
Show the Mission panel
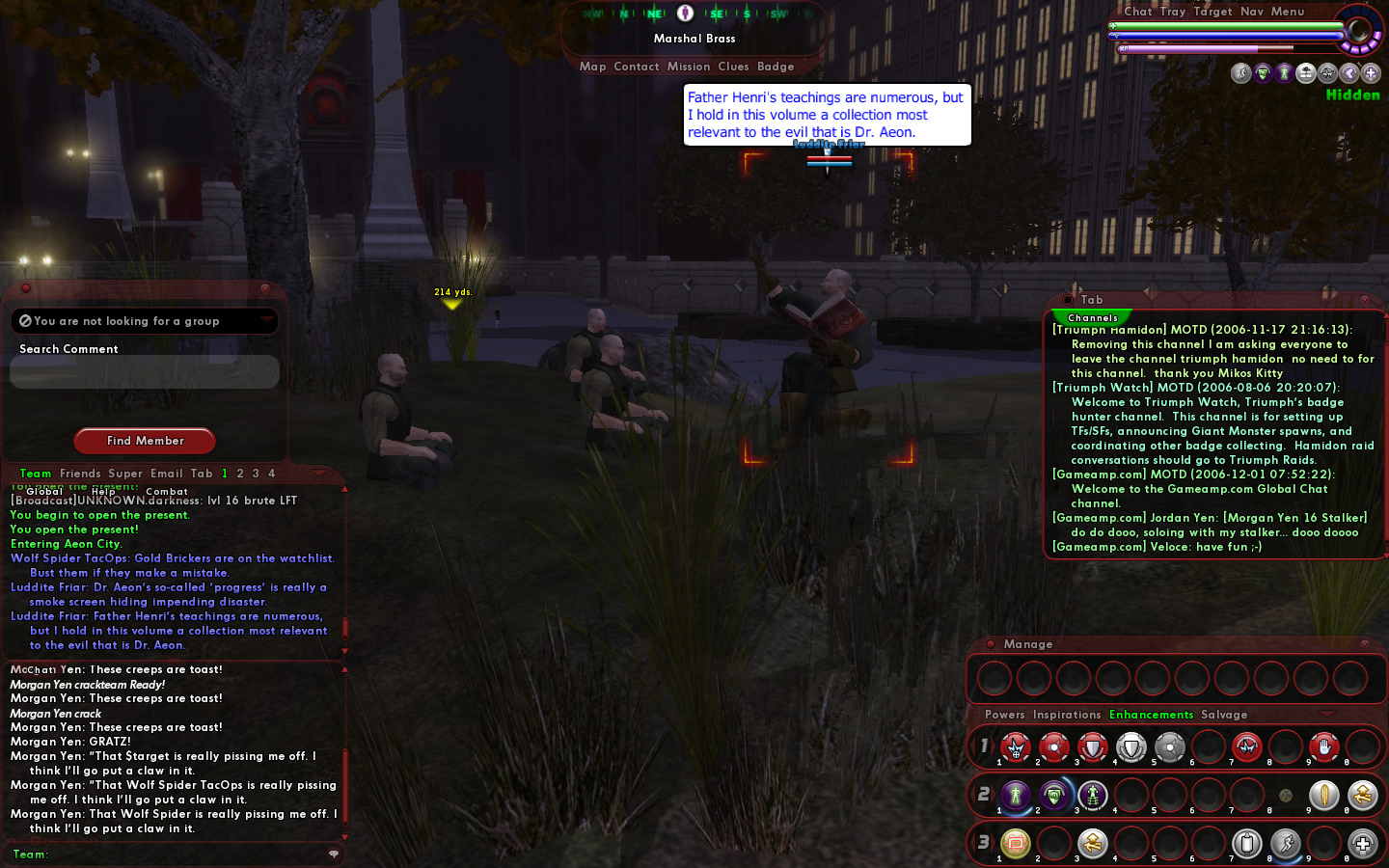(689, 67)
